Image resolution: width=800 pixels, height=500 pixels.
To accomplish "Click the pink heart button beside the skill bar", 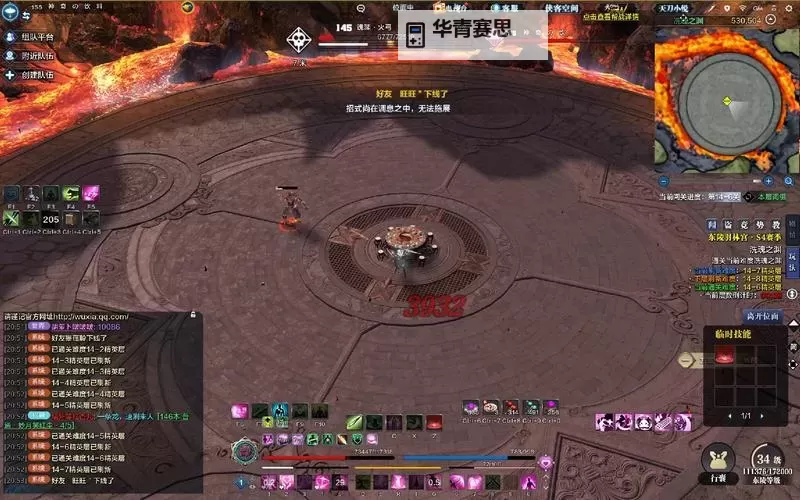I will pyautogui.click(x=545, y=462).
